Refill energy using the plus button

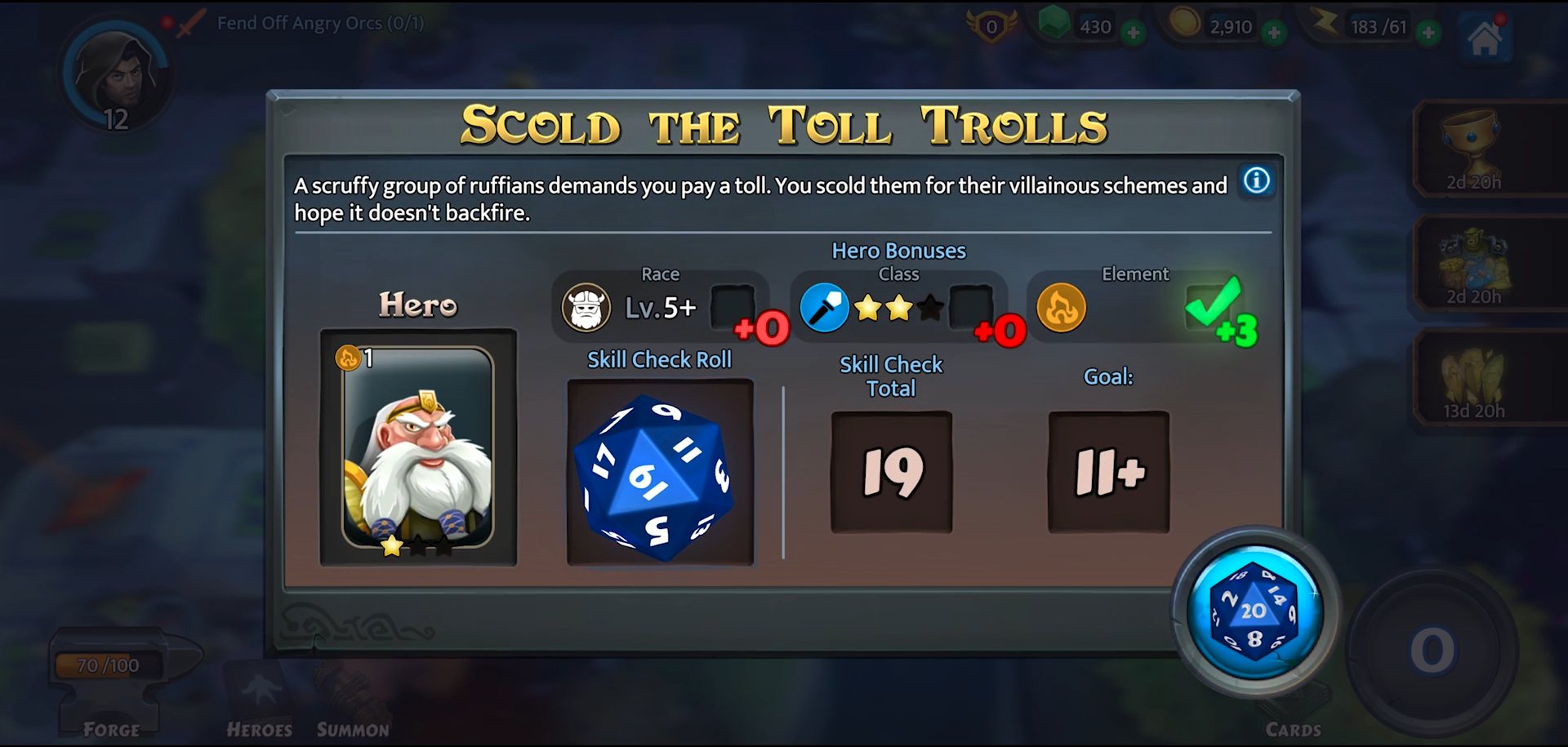(1428, 33)
